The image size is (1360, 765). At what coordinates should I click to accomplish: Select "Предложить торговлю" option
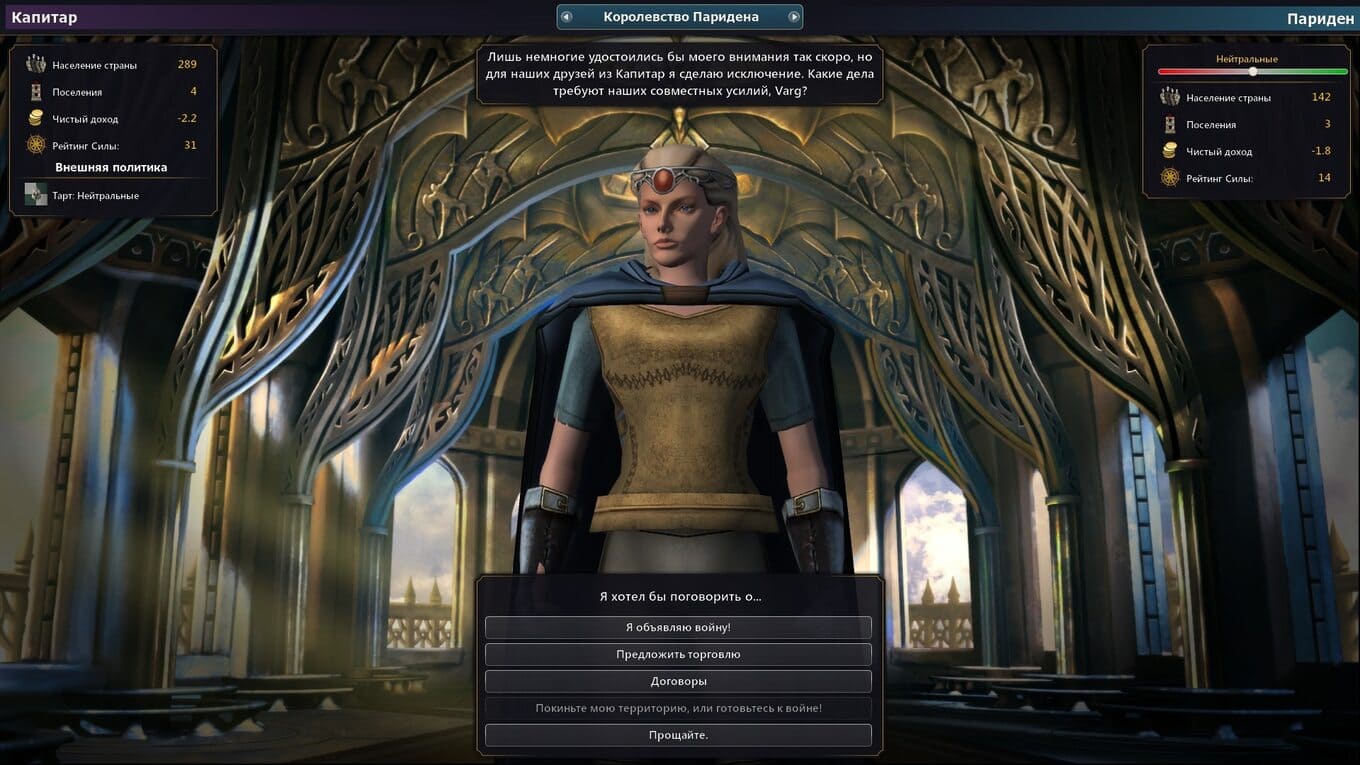pos(678,654)
